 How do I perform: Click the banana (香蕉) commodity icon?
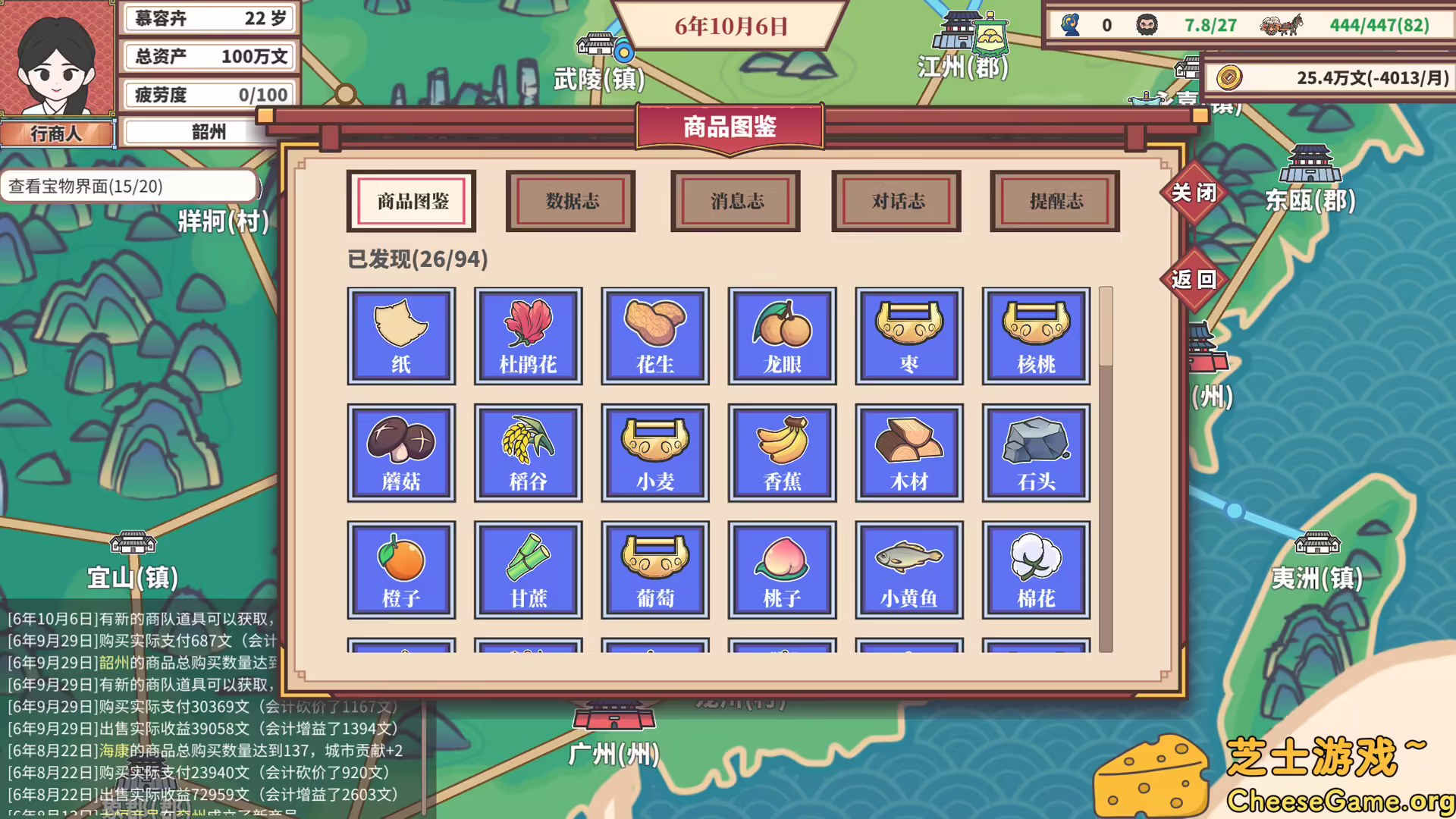pyautogui.click(x=782, y=453)
